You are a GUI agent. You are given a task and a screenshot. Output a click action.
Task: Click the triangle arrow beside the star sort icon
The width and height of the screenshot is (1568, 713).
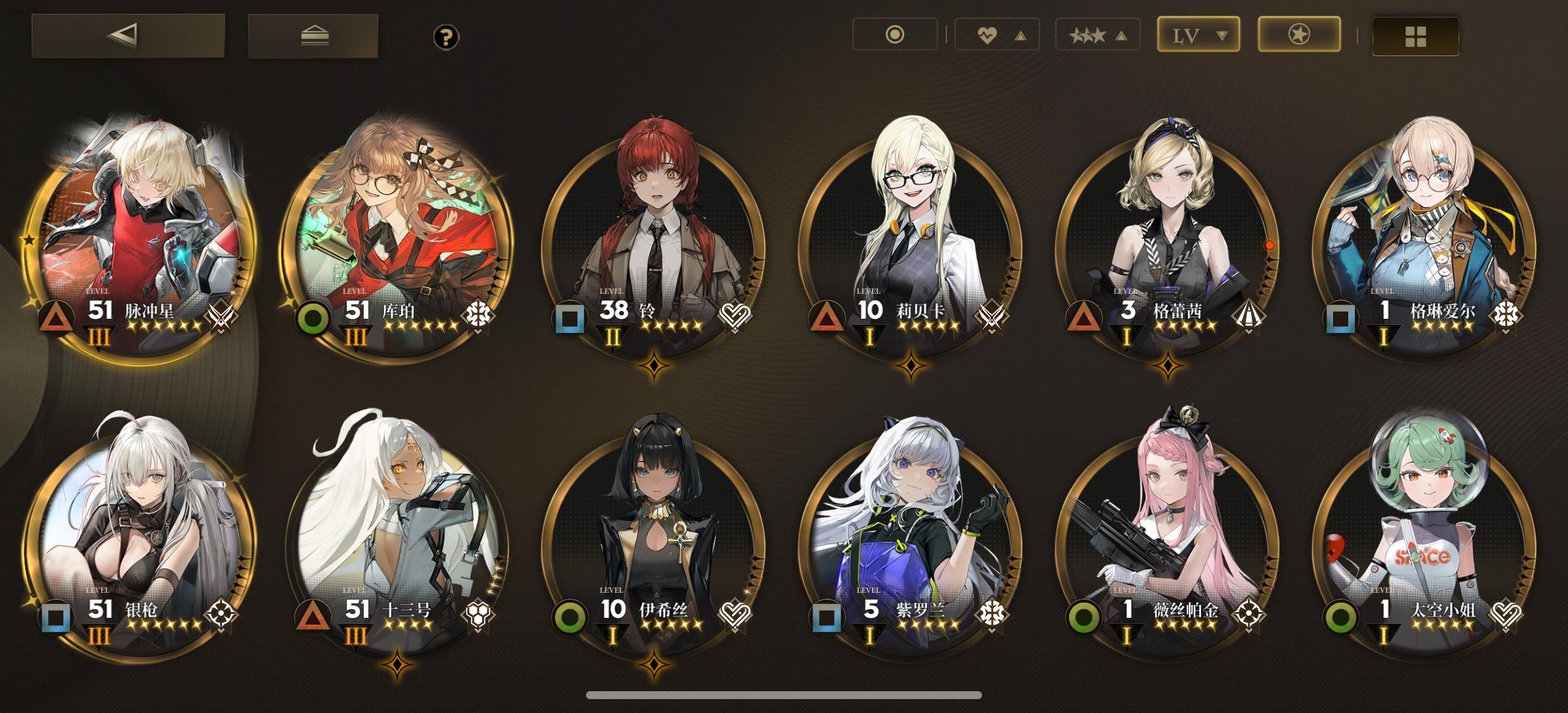coord(1120,34)
